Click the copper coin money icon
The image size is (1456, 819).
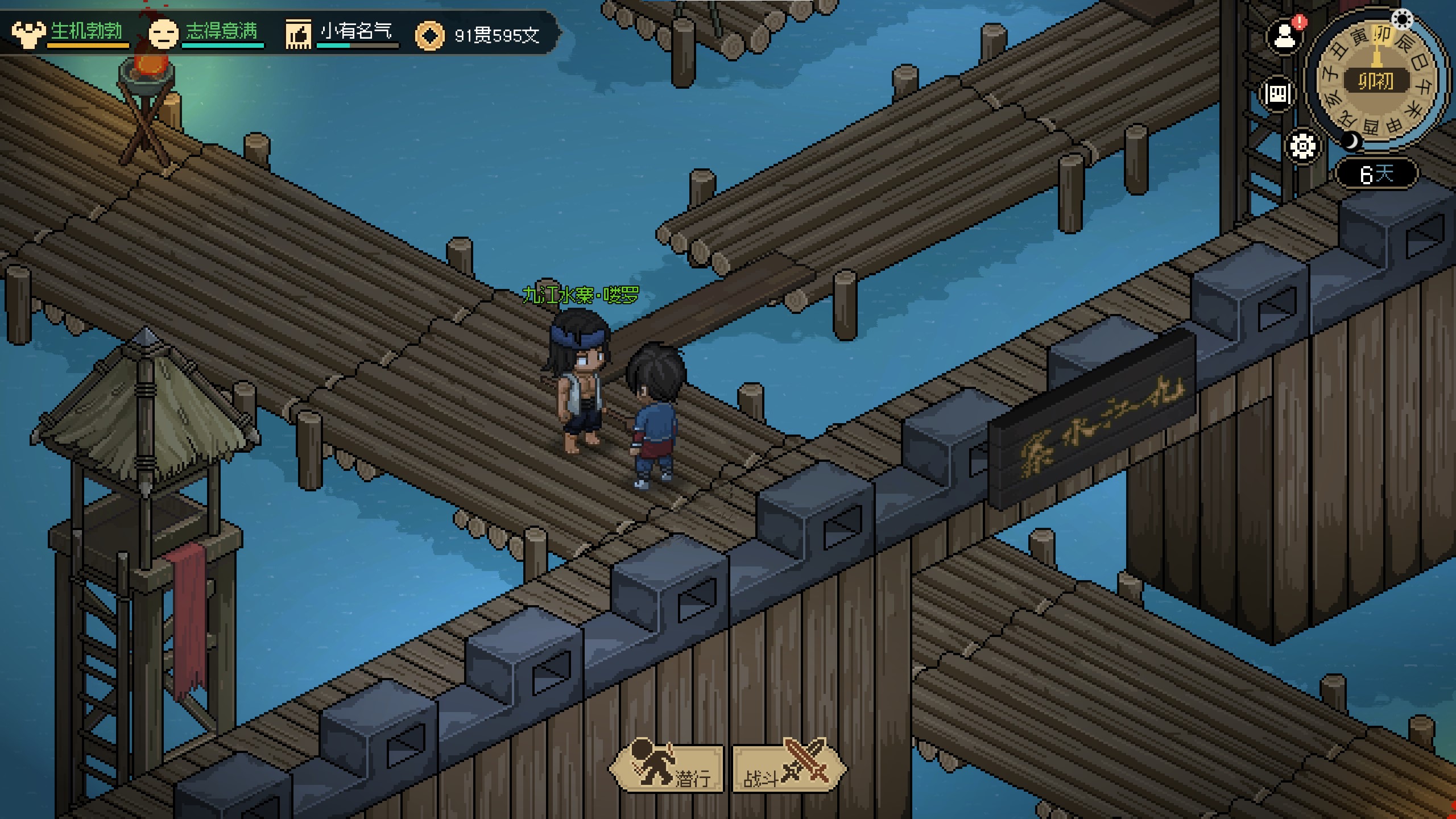pos(430,36)
